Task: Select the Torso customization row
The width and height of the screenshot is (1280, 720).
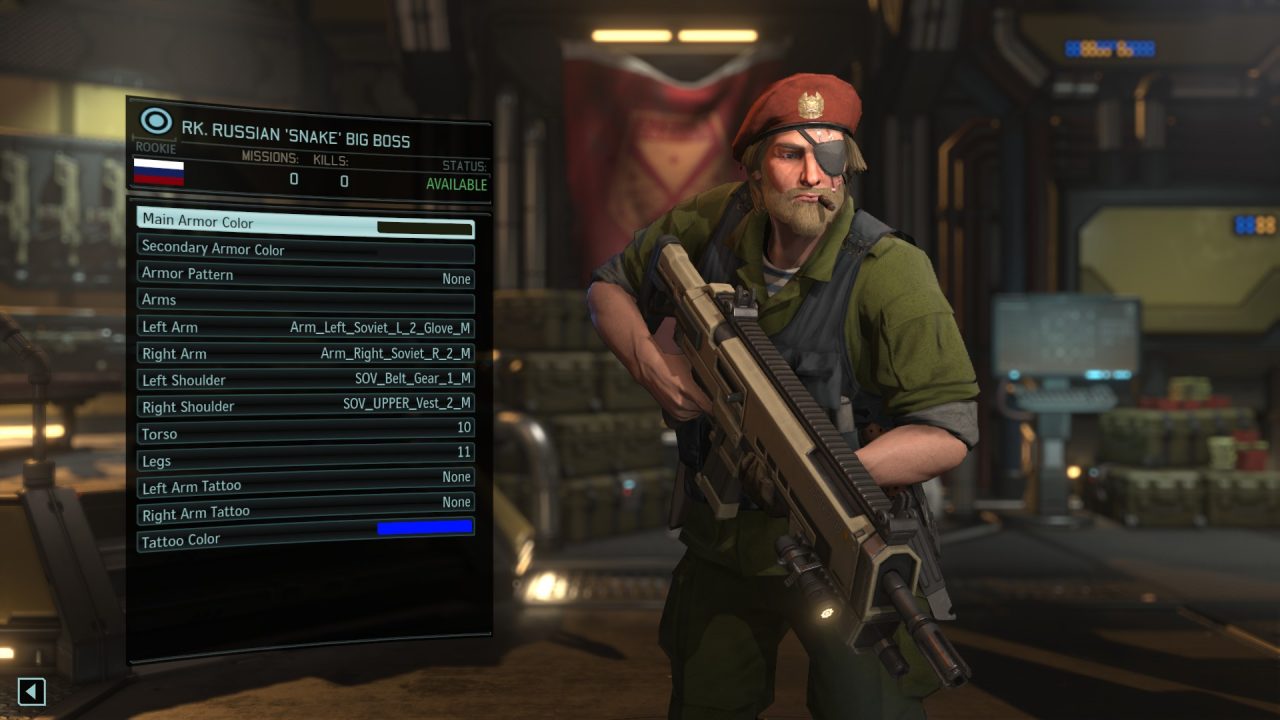Action: [x=305, y=432]
